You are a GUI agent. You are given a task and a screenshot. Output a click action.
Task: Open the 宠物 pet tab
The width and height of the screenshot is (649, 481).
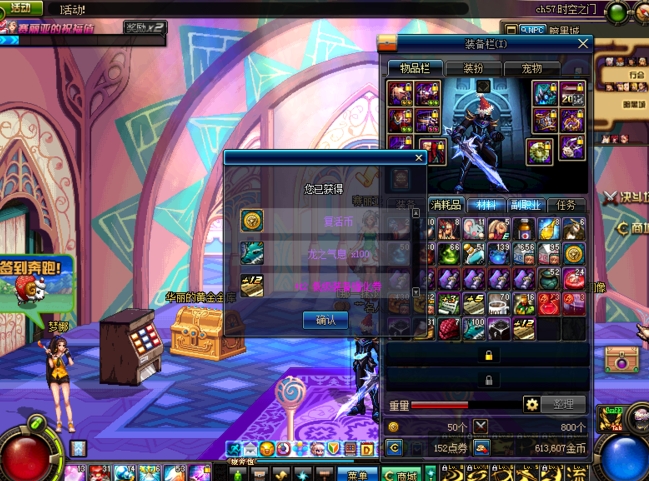tap(531, 68)
